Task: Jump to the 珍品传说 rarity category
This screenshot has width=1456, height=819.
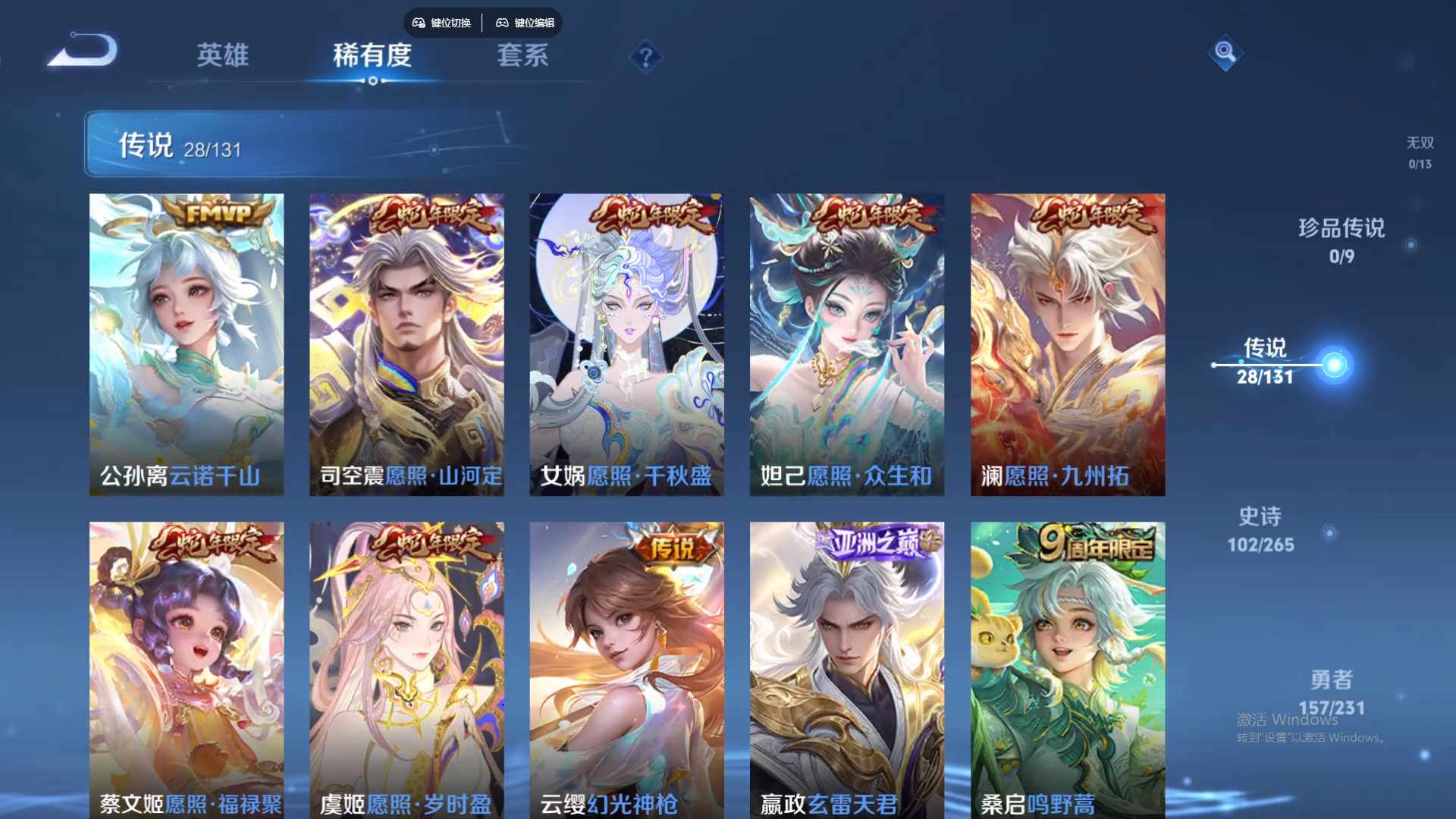Action: click(x=1341, y=240)
